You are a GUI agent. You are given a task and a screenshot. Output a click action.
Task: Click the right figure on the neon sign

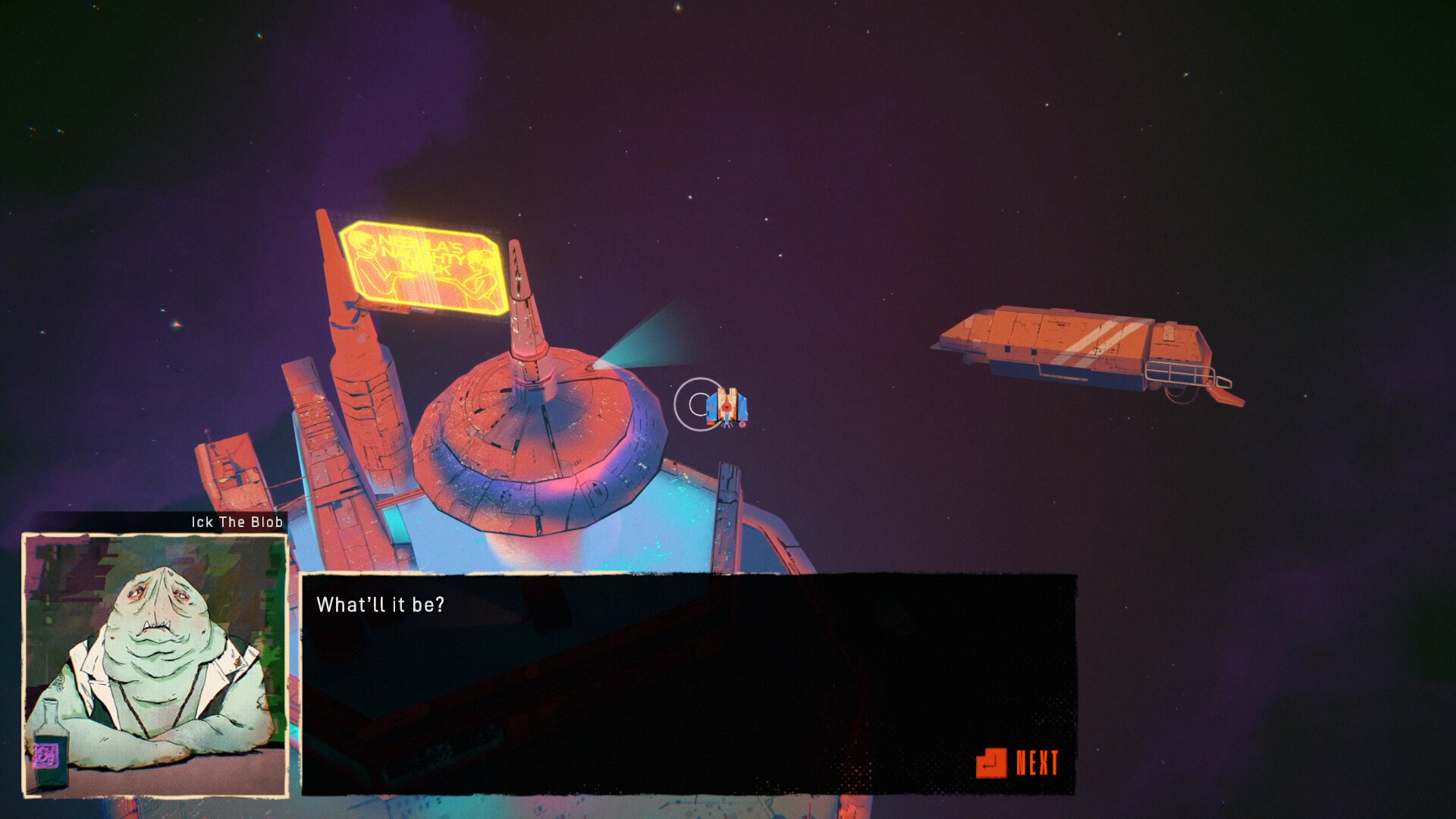click(x=476, y=269)
